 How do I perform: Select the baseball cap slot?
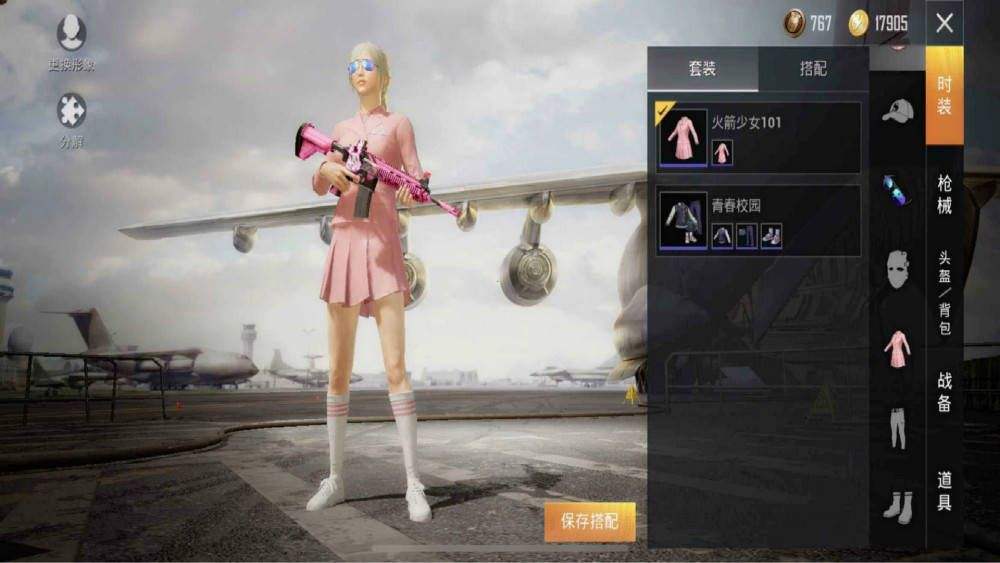point(897,111)
